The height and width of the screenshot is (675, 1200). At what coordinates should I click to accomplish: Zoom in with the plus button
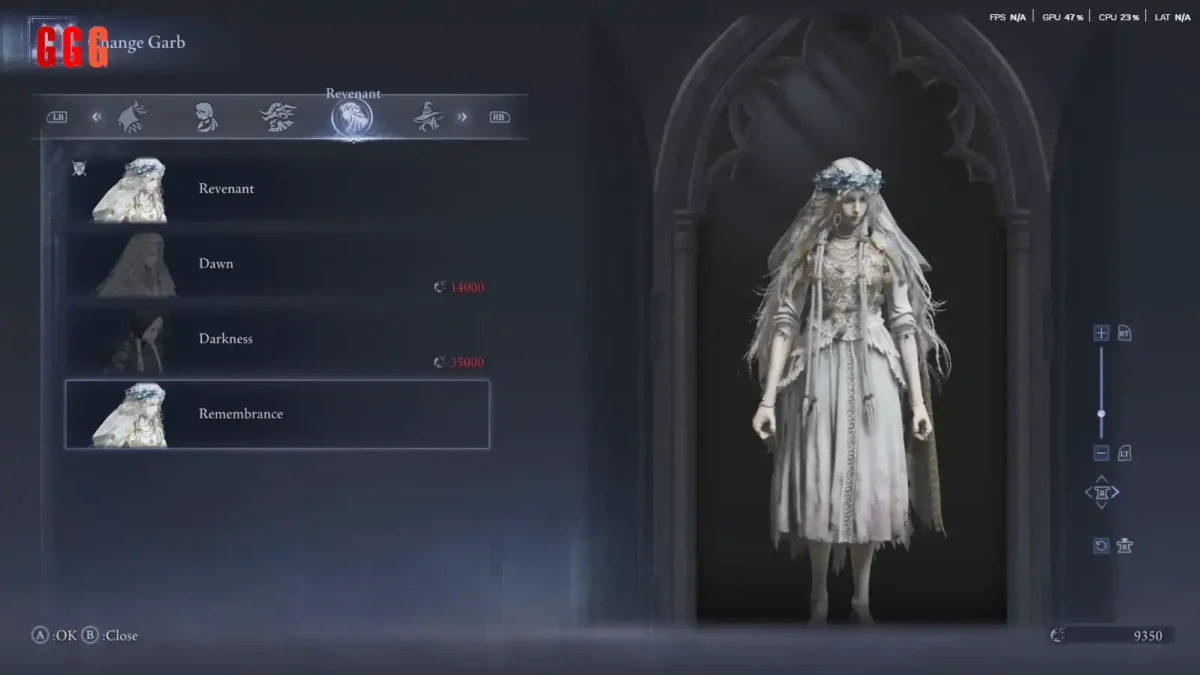point(1101,333)
